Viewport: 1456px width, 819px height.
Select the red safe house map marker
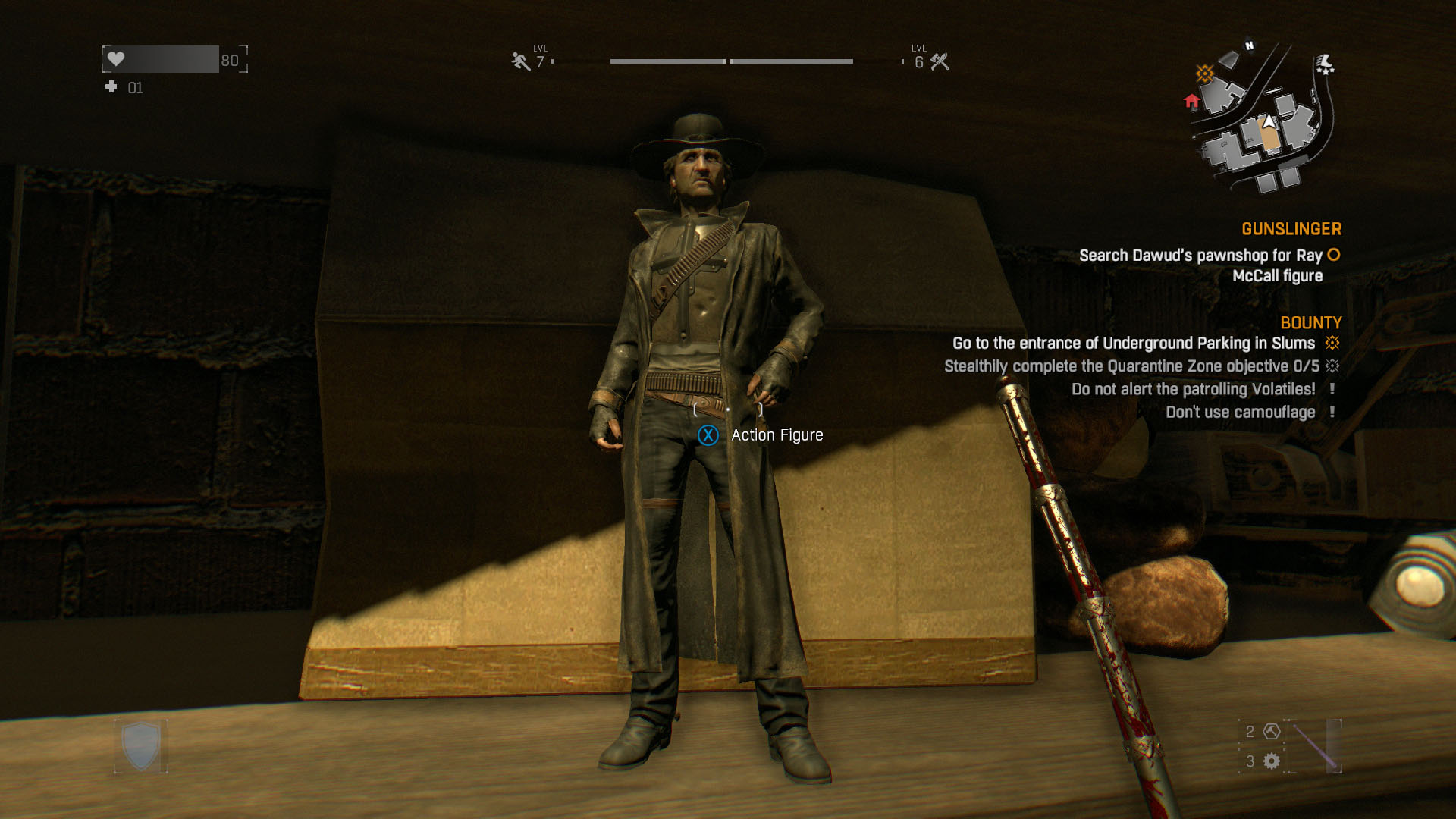click(x=1191, y=101)
